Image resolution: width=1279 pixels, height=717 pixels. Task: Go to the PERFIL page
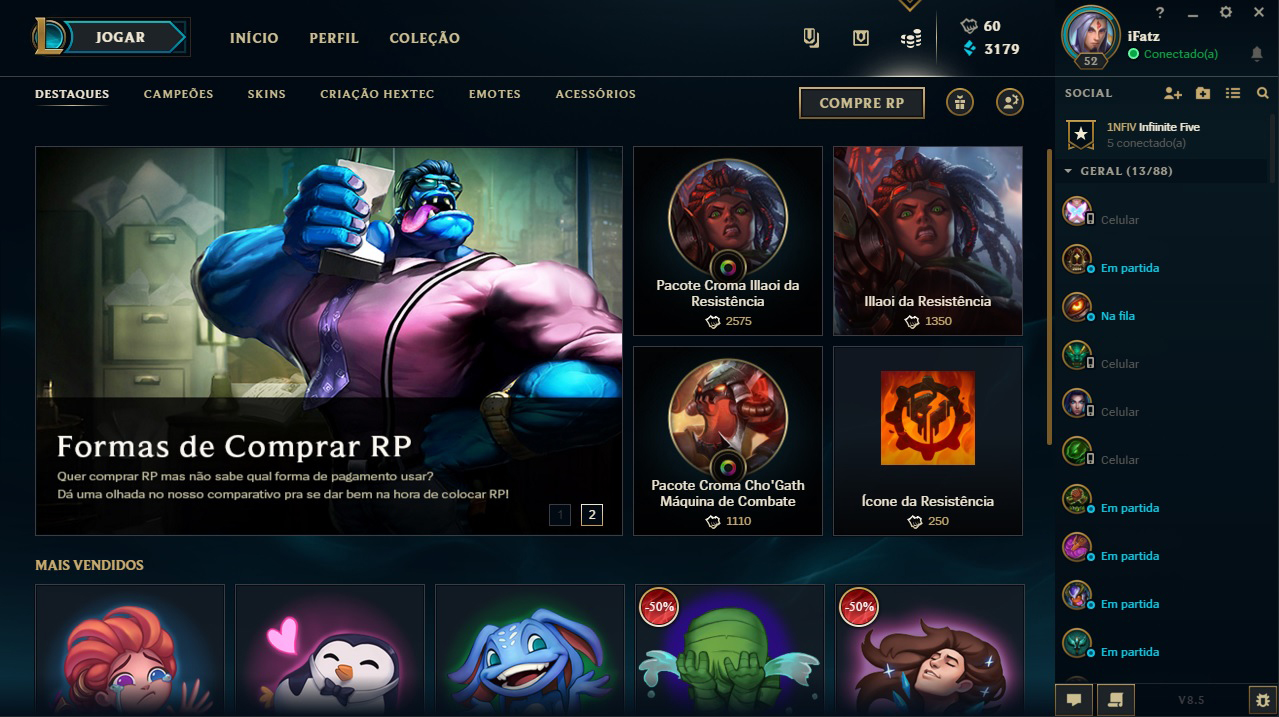click(334, 38)
